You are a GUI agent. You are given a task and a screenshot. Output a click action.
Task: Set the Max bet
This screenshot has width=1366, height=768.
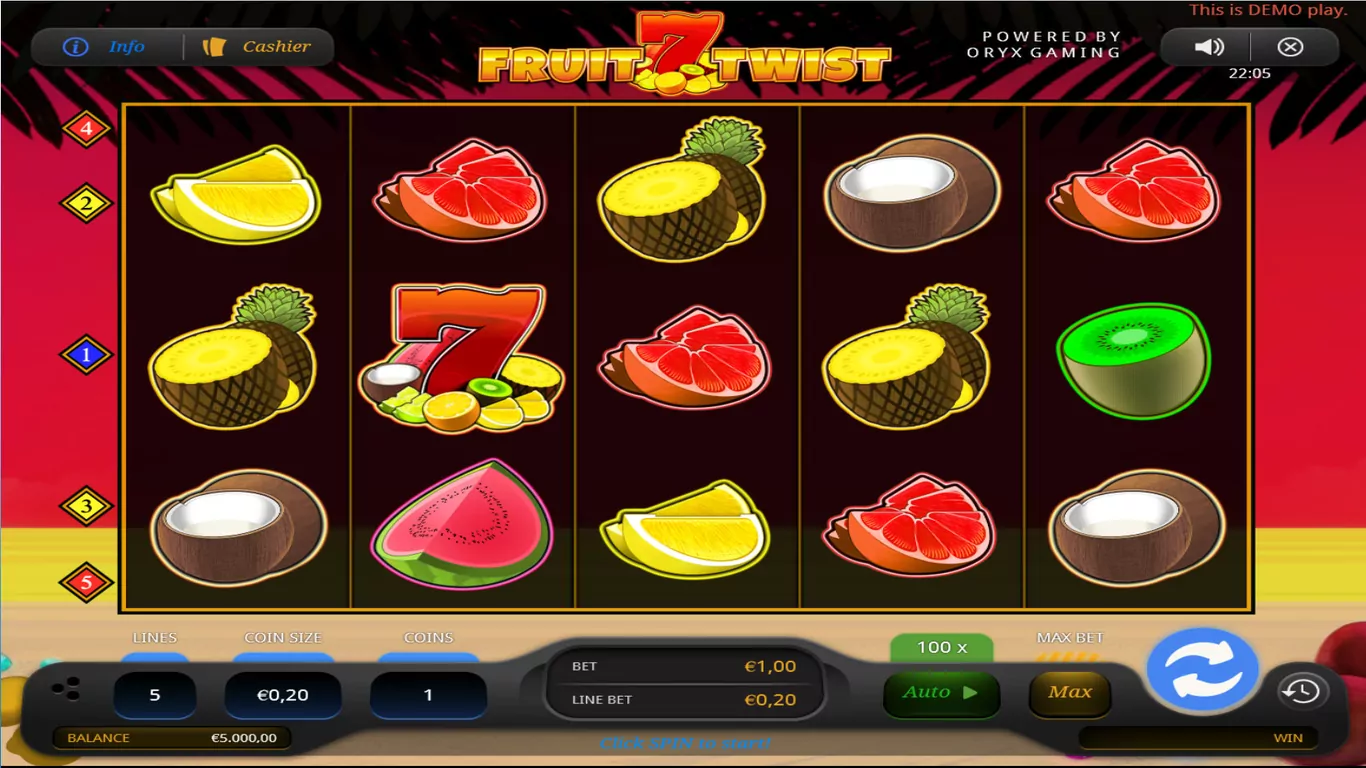tap(1069, 693)
